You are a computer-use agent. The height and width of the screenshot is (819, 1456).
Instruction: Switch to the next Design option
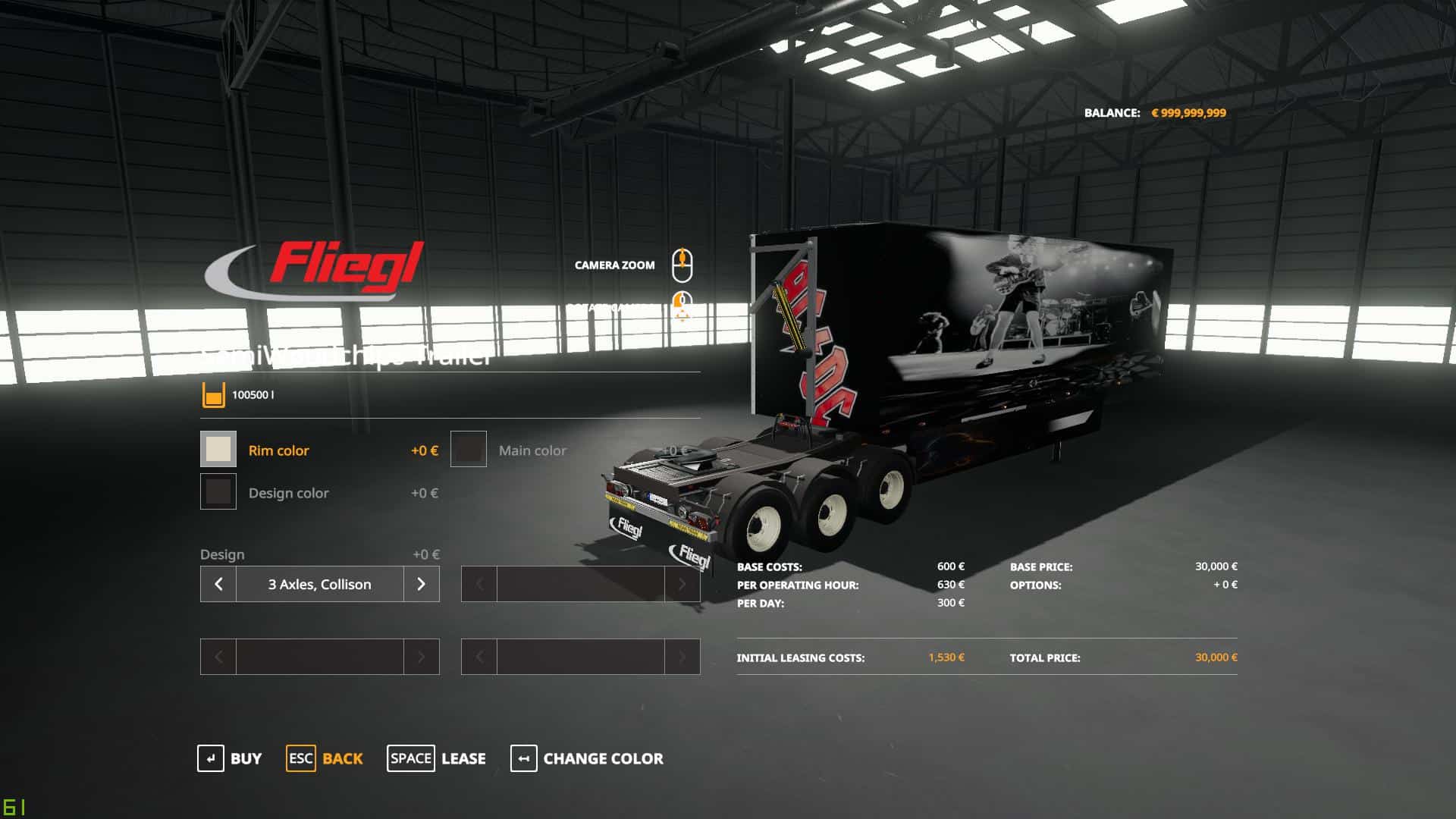tap(422, 584)
